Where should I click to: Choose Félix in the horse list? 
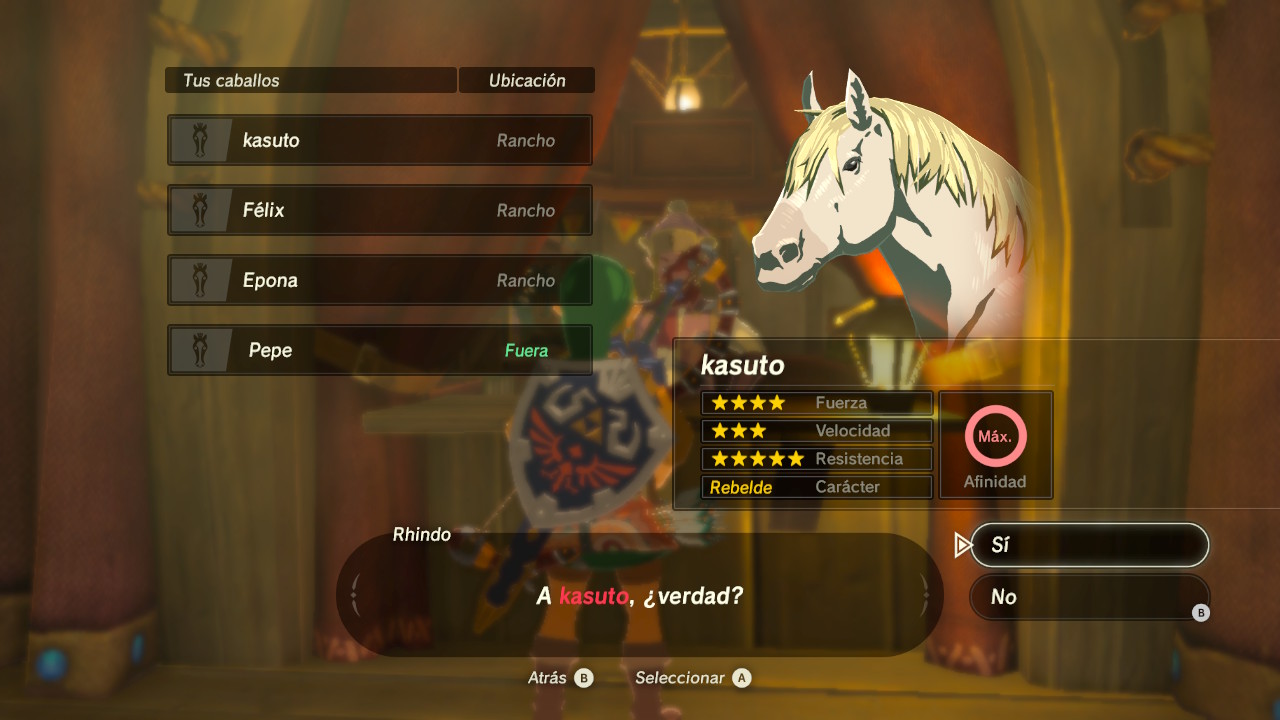tap(380, 210)
